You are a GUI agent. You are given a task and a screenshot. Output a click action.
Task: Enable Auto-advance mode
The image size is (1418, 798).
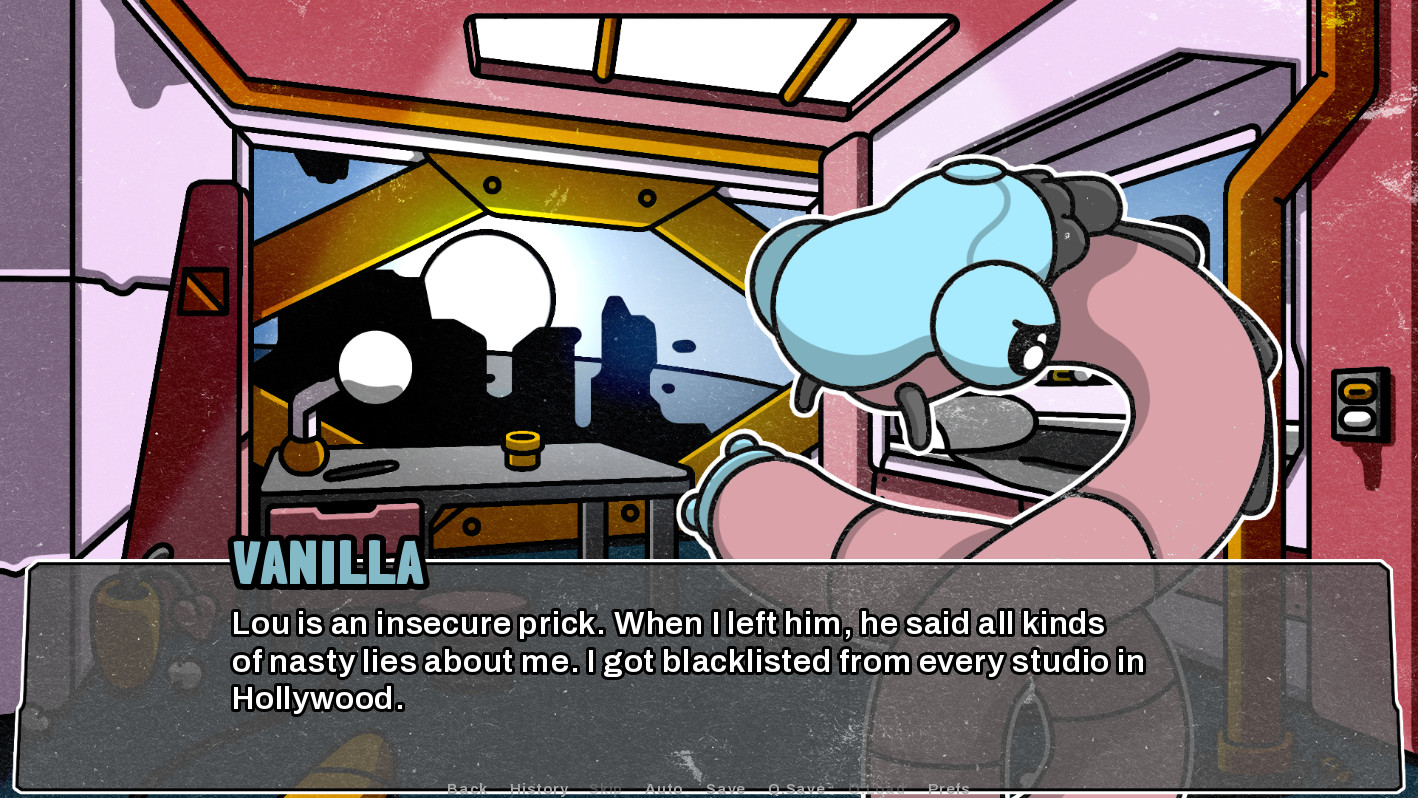(x=664, y=788)
